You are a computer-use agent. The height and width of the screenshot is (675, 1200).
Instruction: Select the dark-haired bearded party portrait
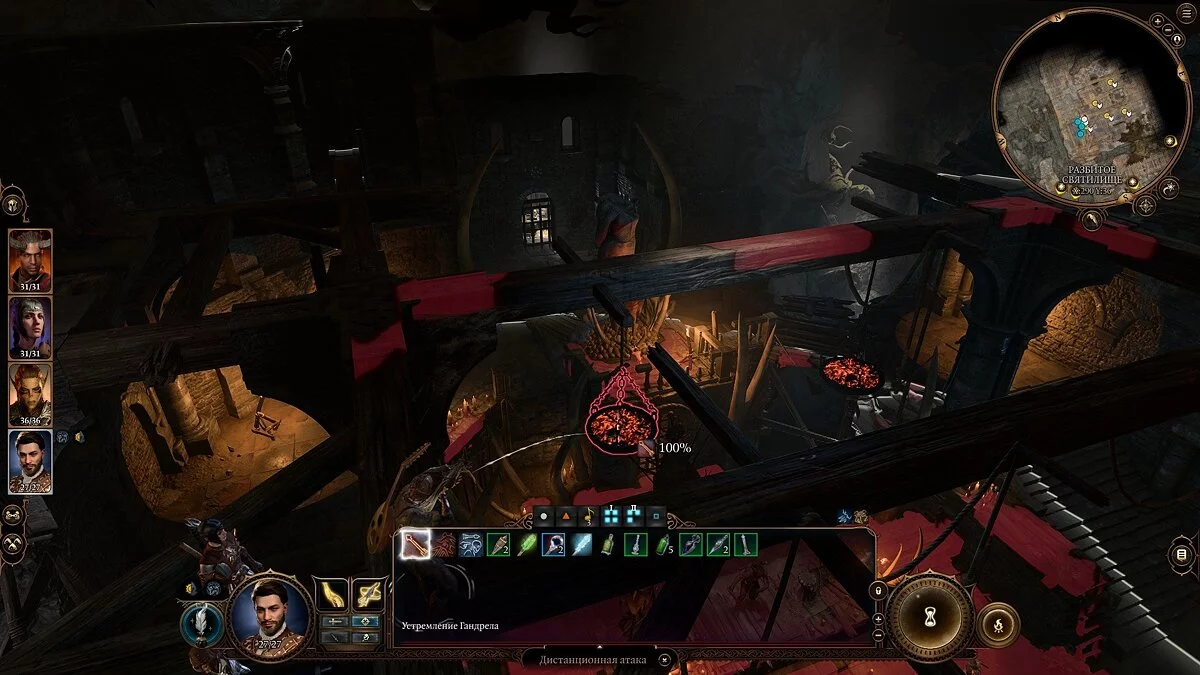click(29, 460)
